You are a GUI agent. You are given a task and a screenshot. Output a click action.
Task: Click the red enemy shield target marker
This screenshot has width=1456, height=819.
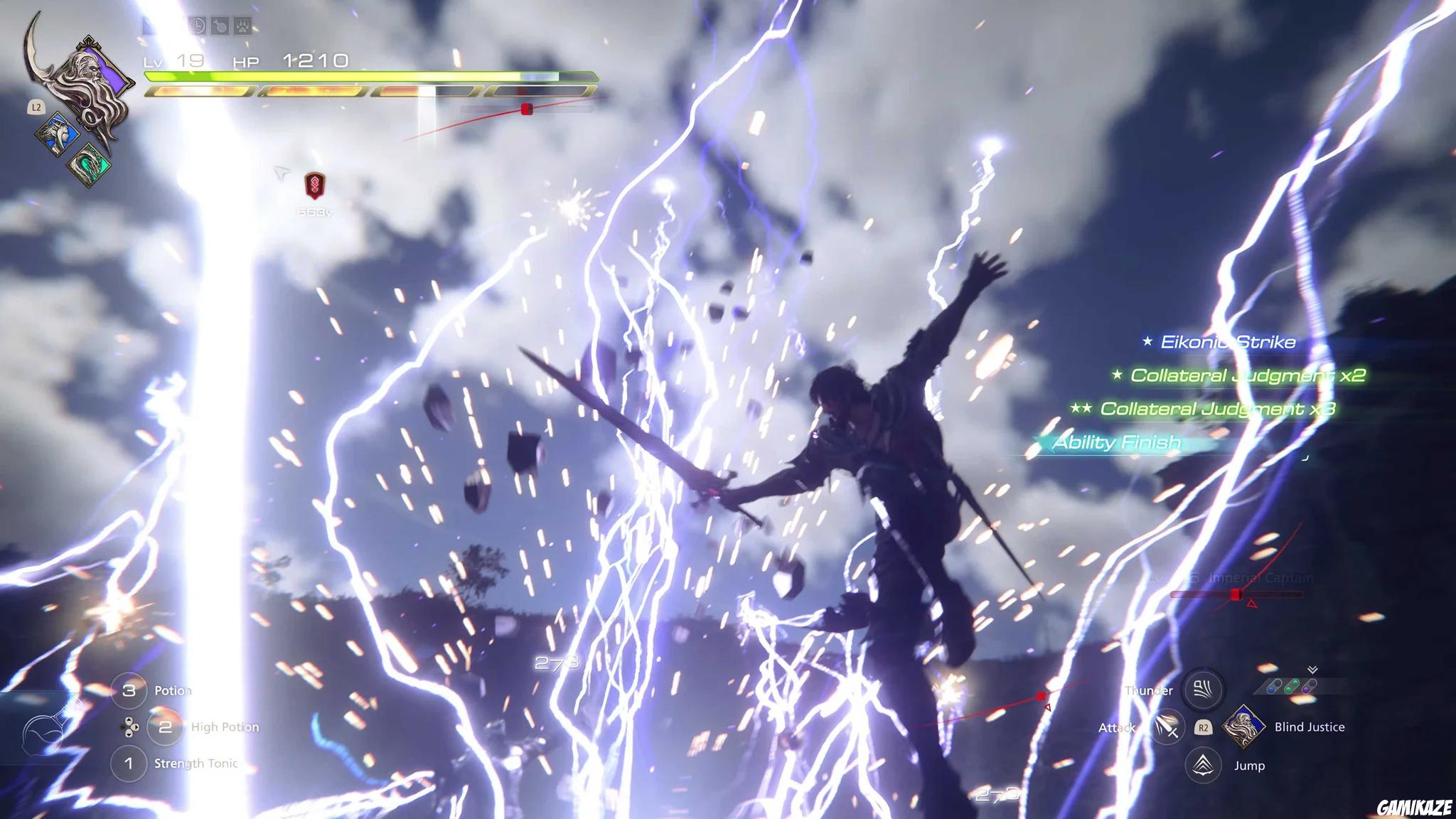pos(314,186)
